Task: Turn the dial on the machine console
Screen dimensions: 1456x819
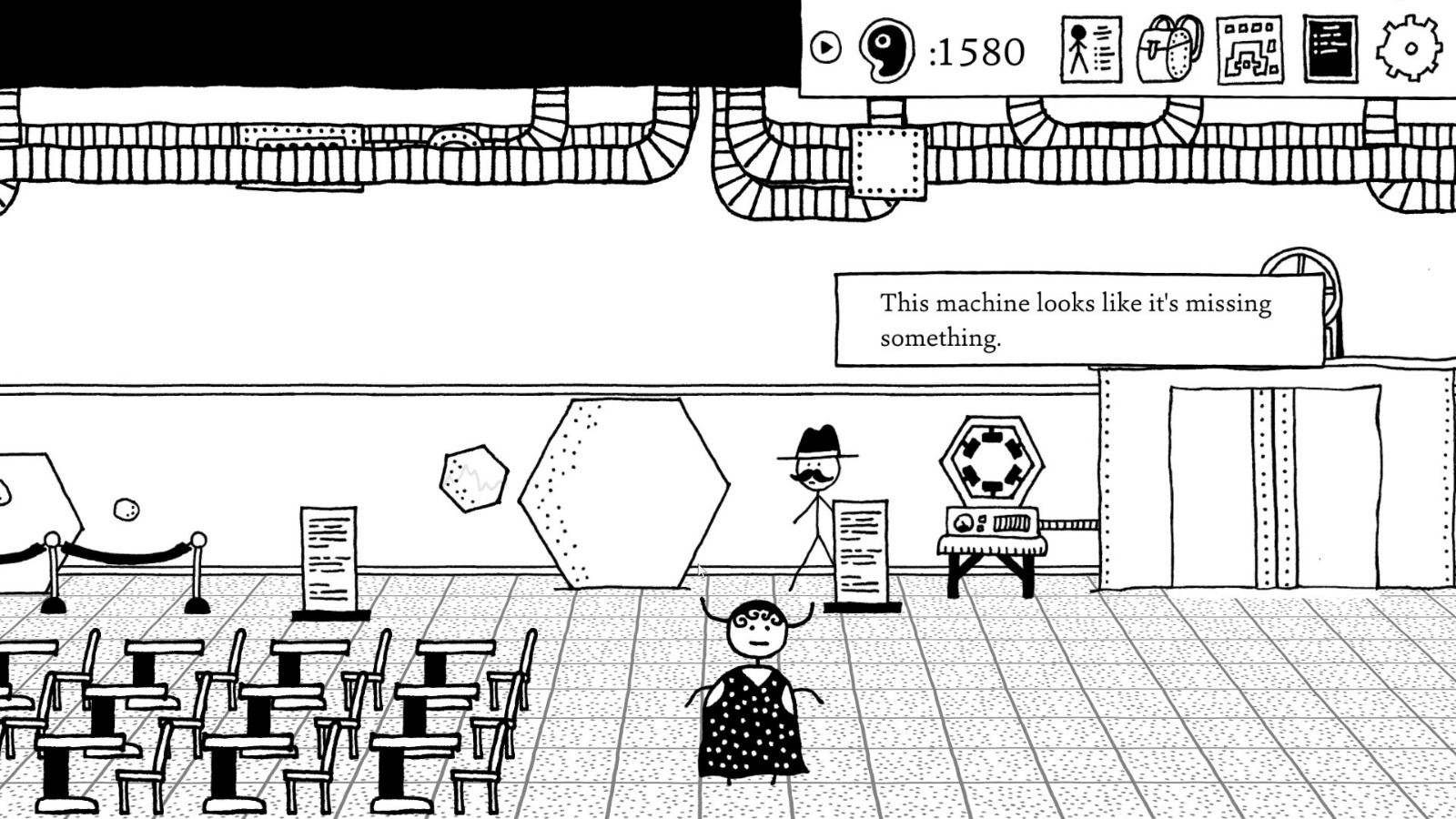Action: (x=962, y=525)
